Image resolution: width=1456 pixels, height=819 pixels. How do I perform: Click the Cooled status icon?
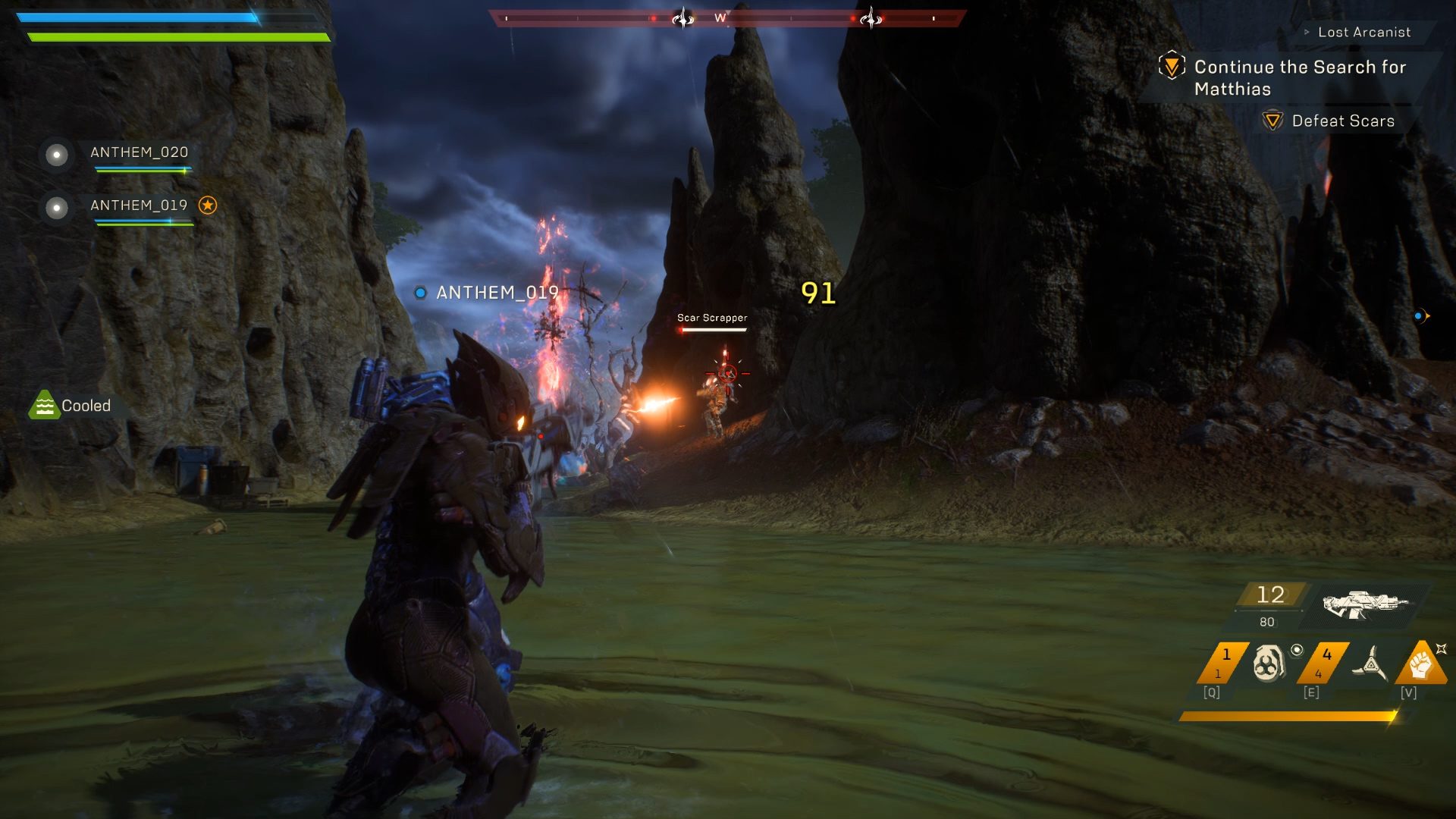point(45,405)
